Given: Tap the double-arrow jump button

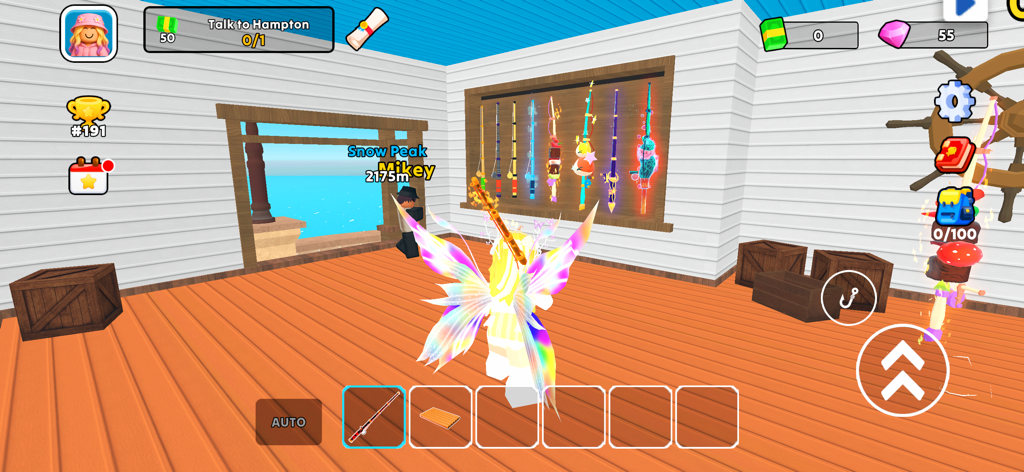Looking at the screenshot, I should click(902, 369).
